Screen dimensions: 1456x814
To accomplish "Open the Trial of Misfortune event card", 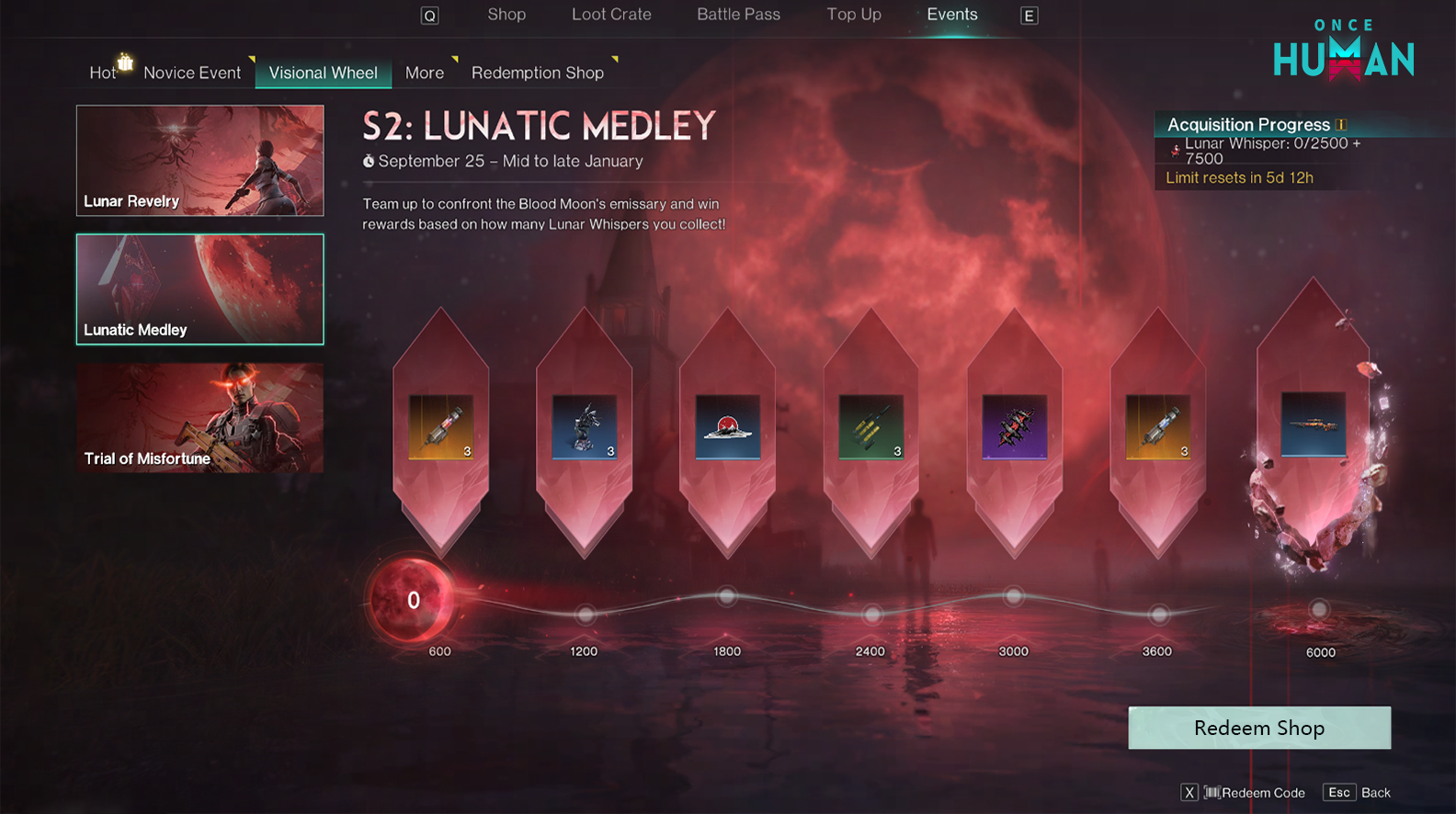I will [x=199, y=418].
